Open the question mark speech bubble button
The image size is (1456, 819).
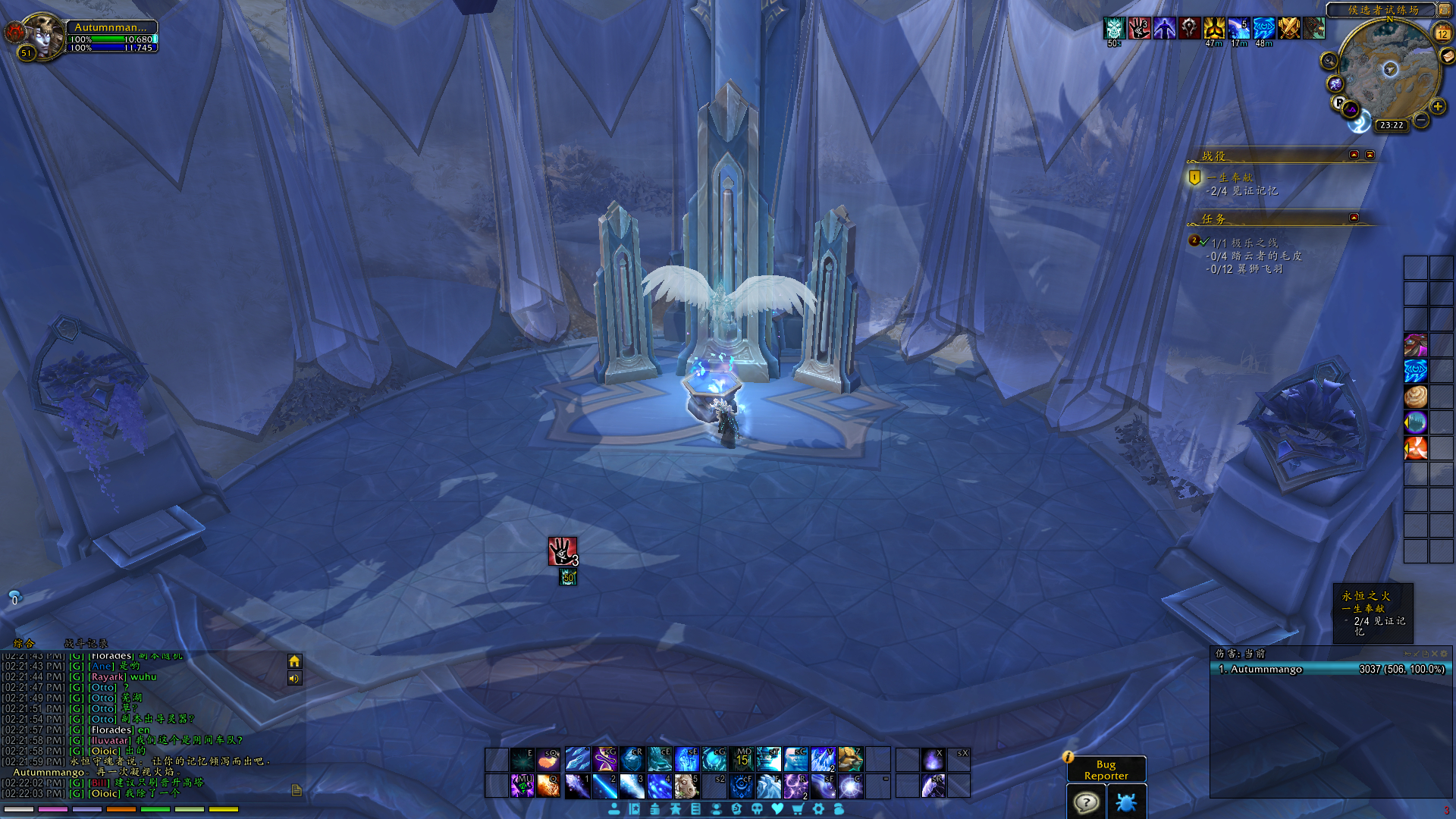pos(1086,802)
